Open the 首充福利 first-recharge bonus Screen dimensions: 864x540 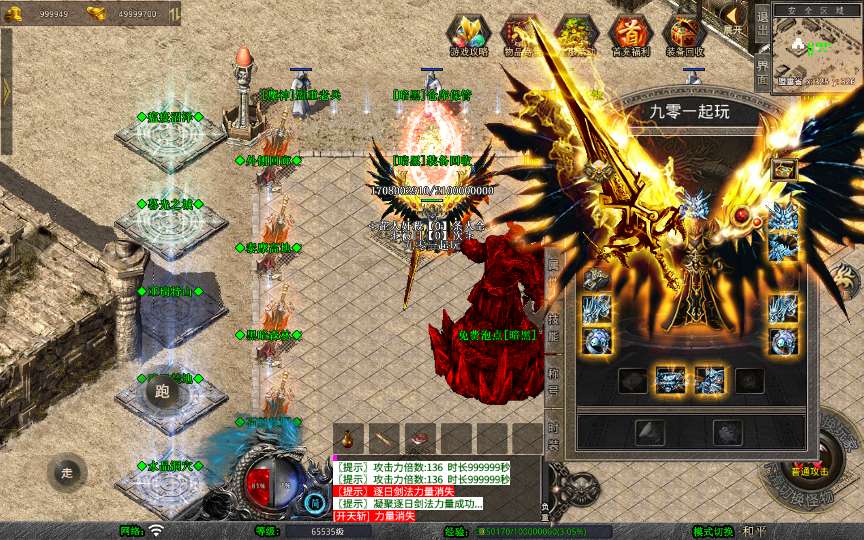[x=630, y=35]
